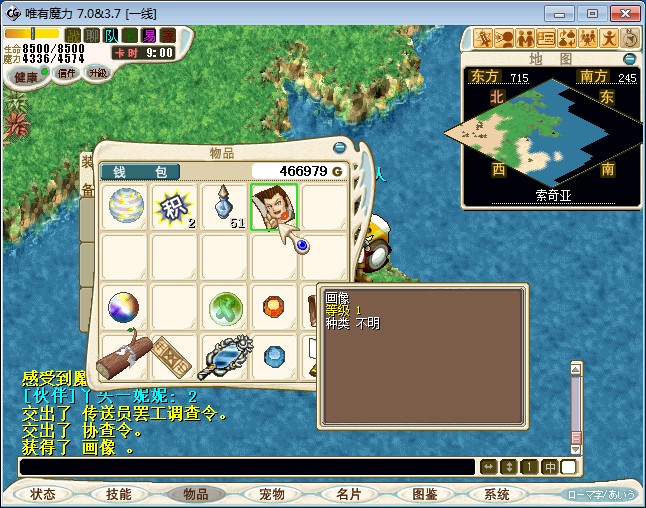Pick the rainbow orb in the inventory
Image resolution: width=646 pixels, height=508 pixels.
pos(126,307)
